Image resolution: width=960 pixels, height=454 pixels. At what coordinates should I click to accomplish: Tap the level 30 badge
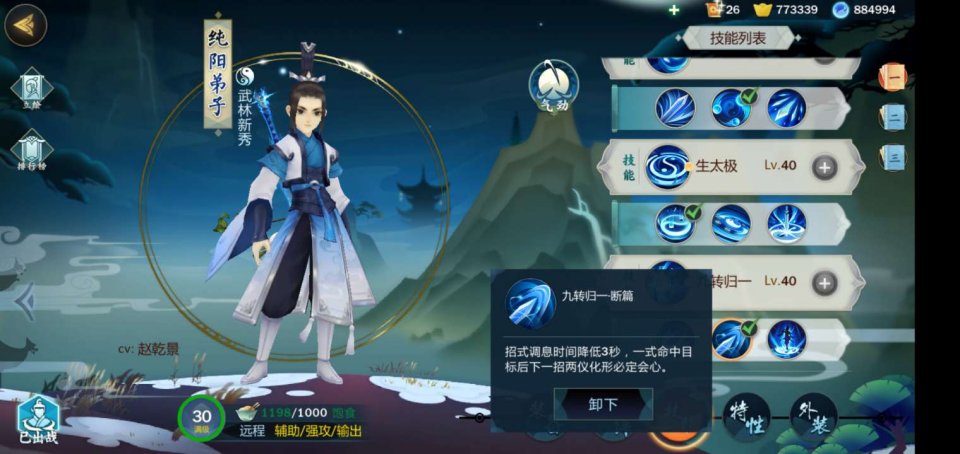click(x=201, y=418)
